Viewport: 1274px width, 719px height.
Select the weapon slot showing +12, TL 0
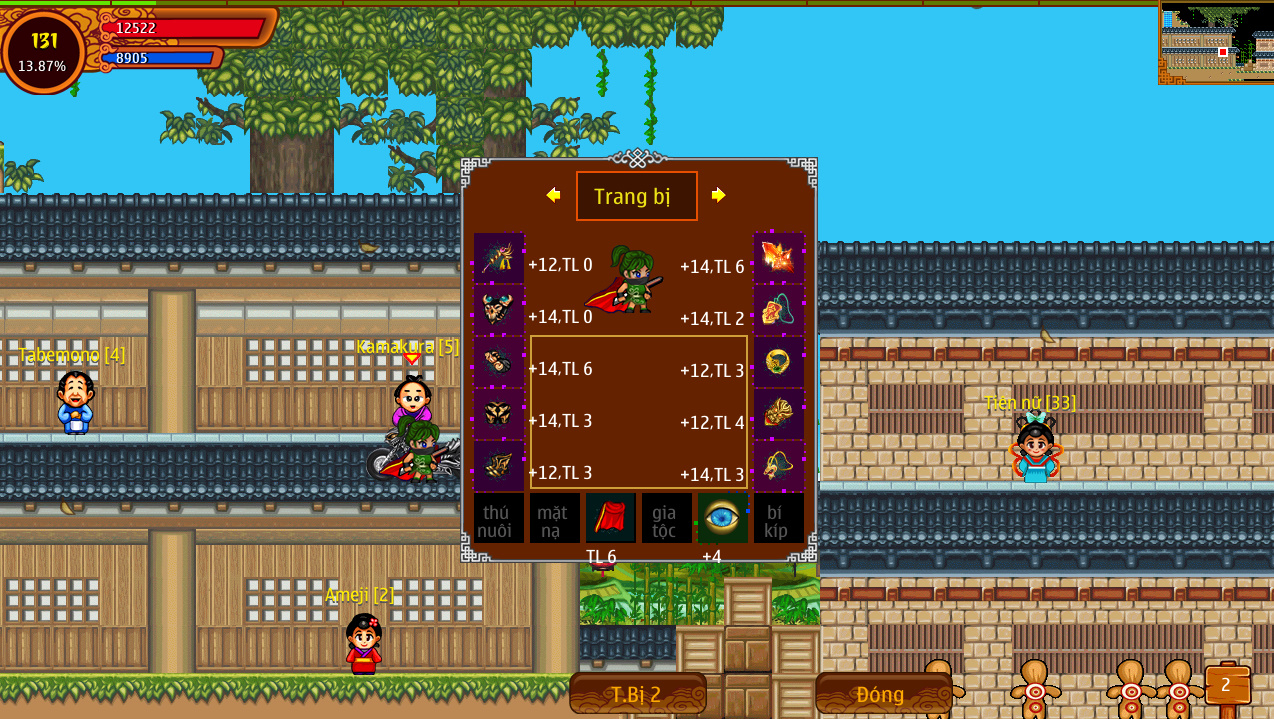[x=498, y=259]
